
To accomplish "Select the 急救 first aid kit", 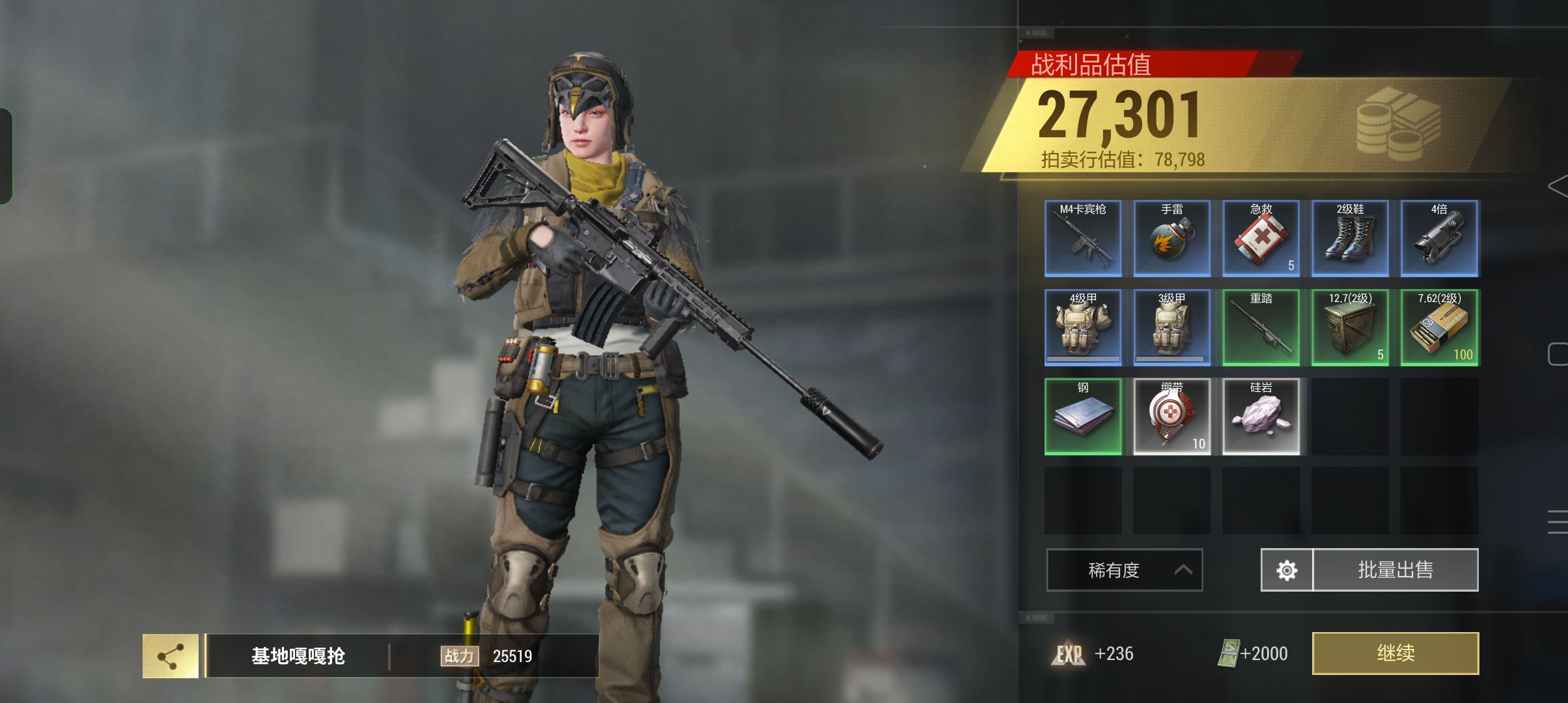I will click(1261, 238).
